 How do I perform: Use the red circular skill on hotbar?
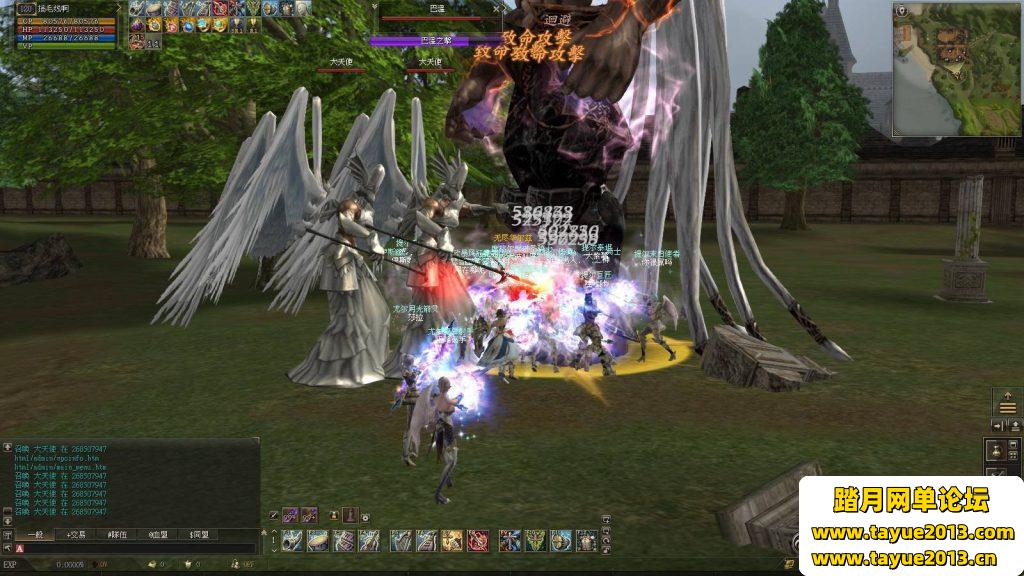(478, 541)
